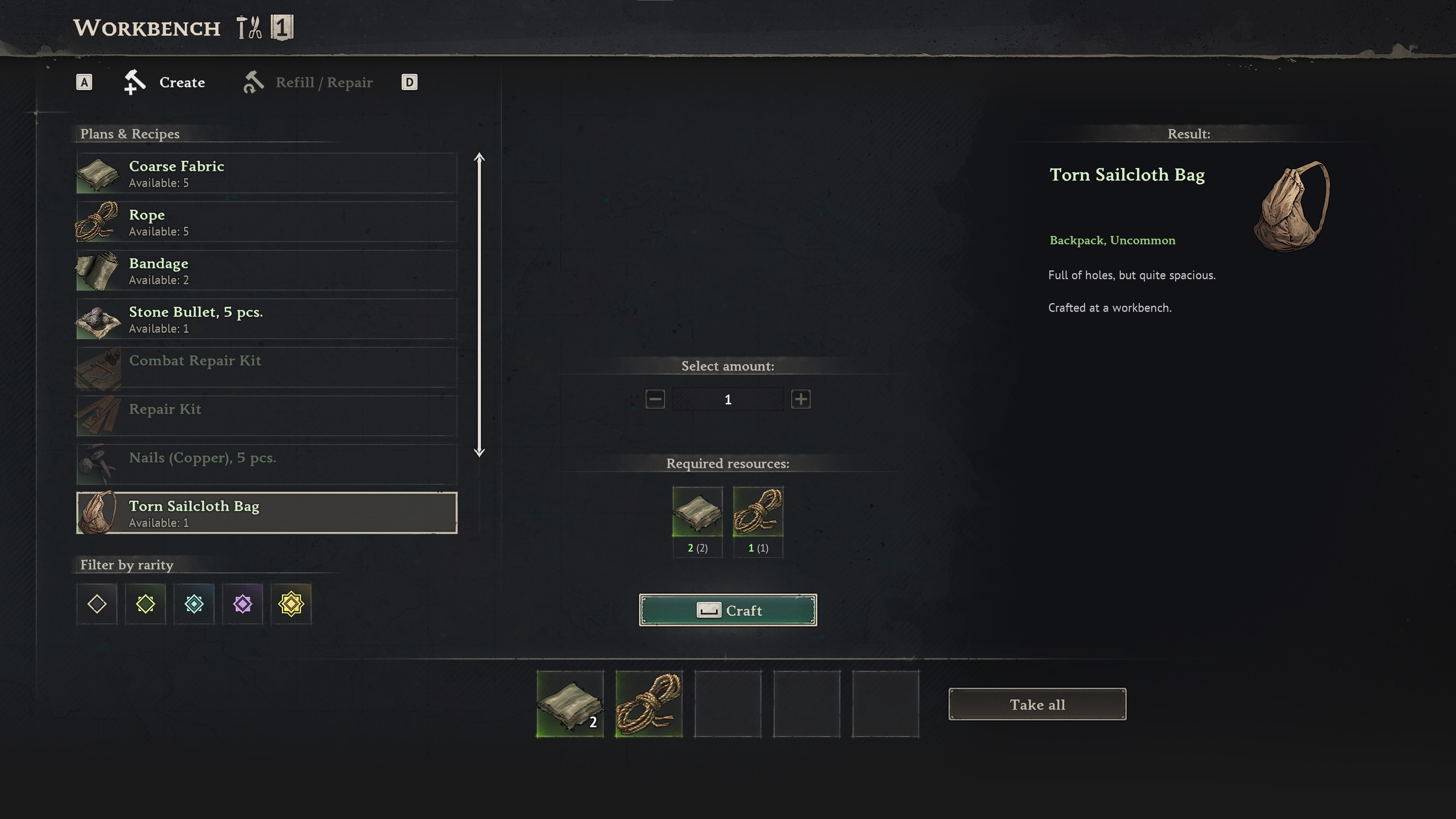Choose the Rope recipe
1456x819 pixels.
pyautogui.click(x=266, y=222)
